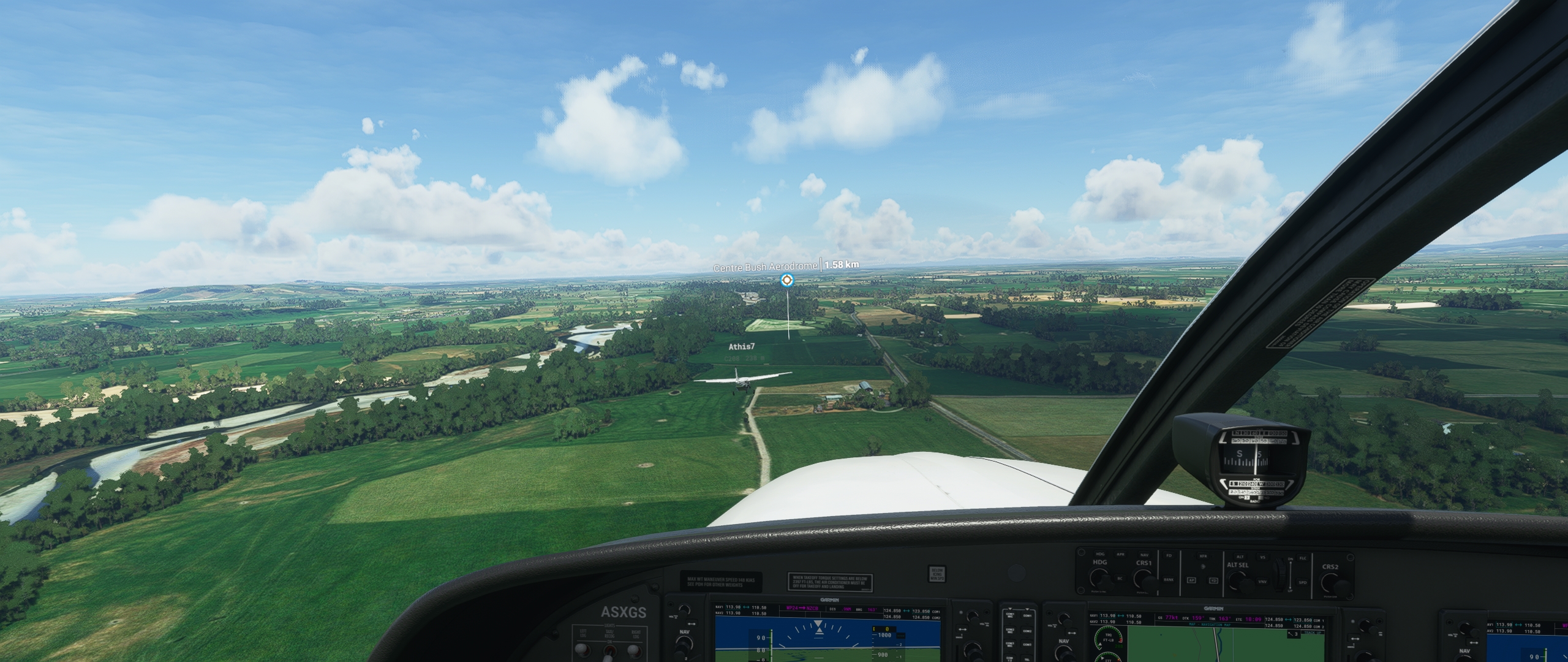Select the COM1 MIC key
The image size is (1568, 662).
coord(1010,616)
